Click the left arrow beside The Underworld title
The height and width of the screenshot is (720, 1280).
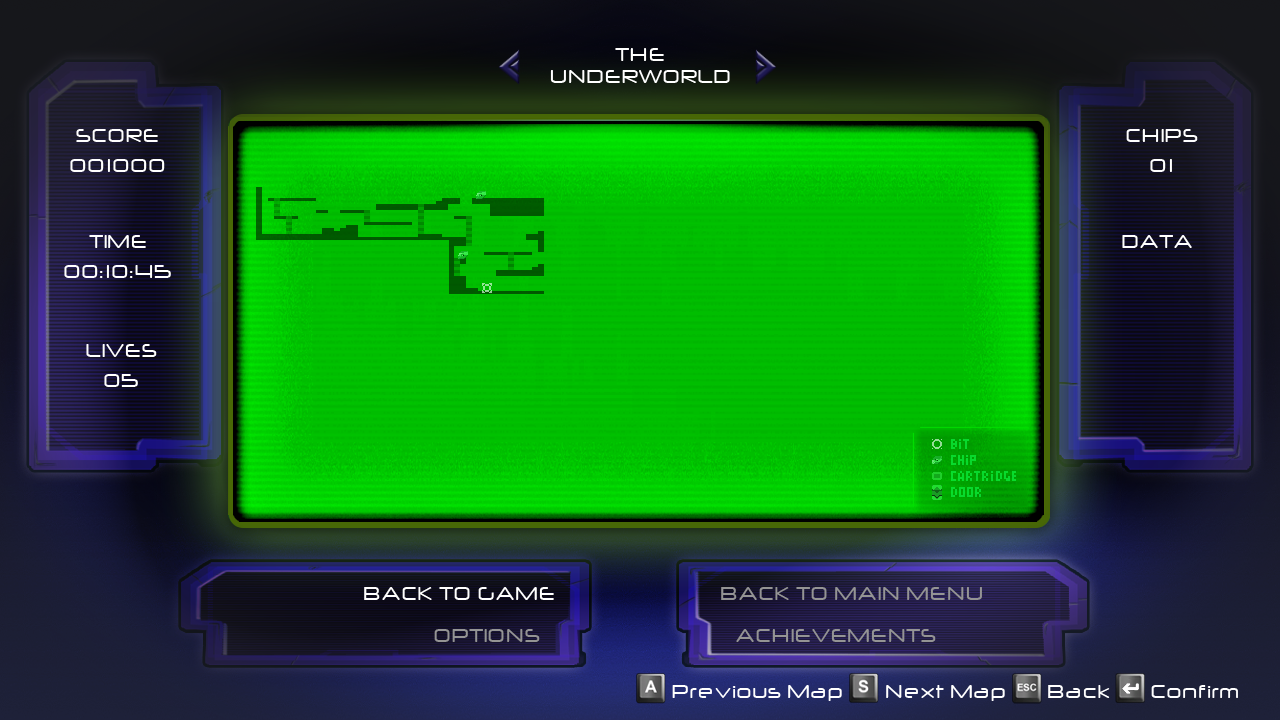(509, 66)
